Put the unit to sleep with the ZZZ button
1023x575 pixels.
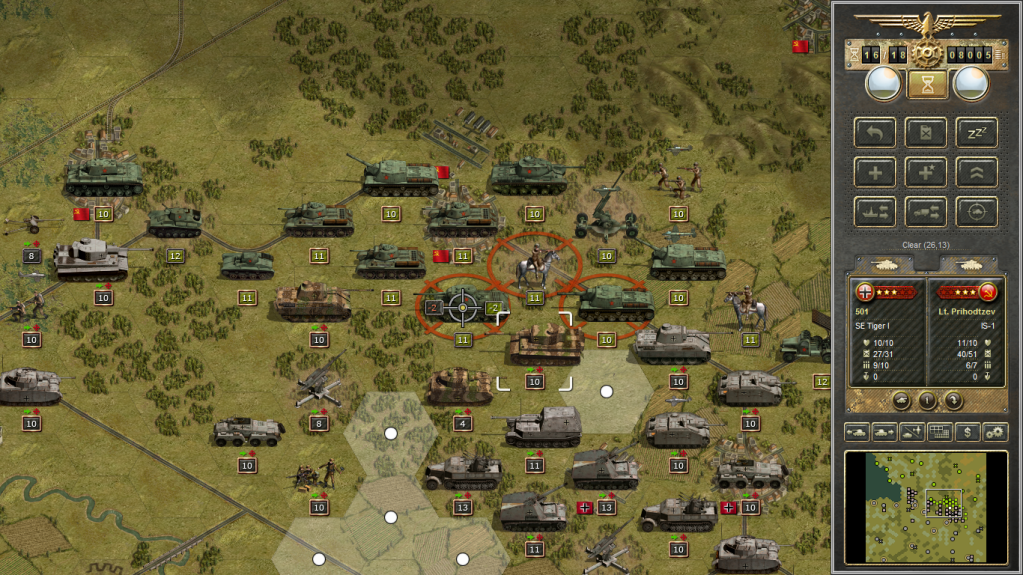tap(976, 132)
